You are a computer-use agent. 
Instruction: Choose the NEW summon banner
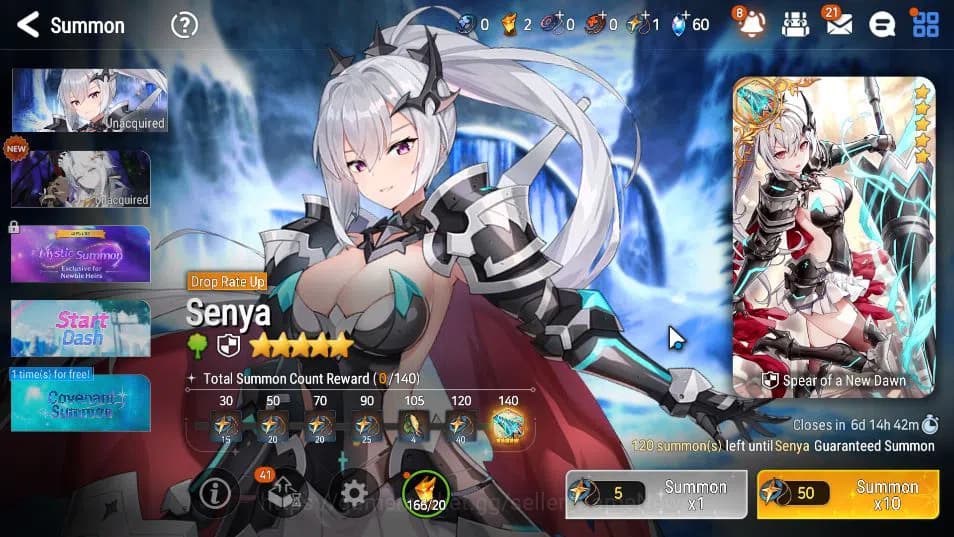point(81,179)
